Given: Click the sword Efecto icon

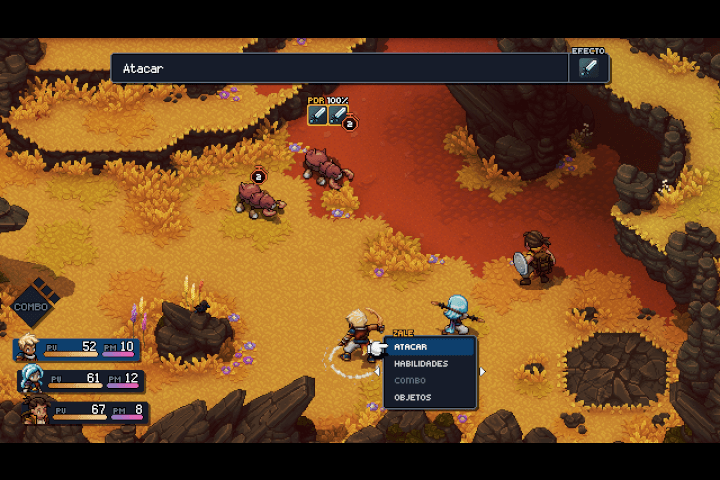Looking at the screenshot, I should 588,68.
